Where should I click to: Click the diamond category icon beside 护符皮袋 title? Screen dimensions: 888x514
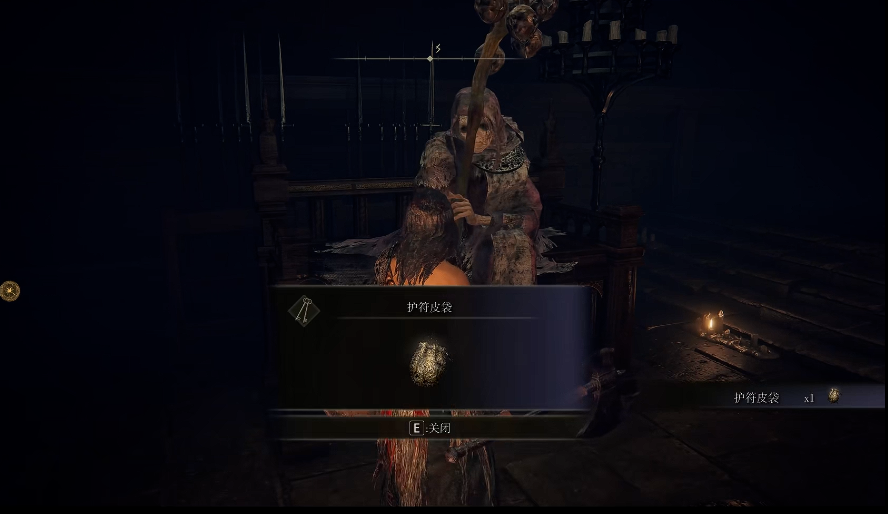click(304, 311)
